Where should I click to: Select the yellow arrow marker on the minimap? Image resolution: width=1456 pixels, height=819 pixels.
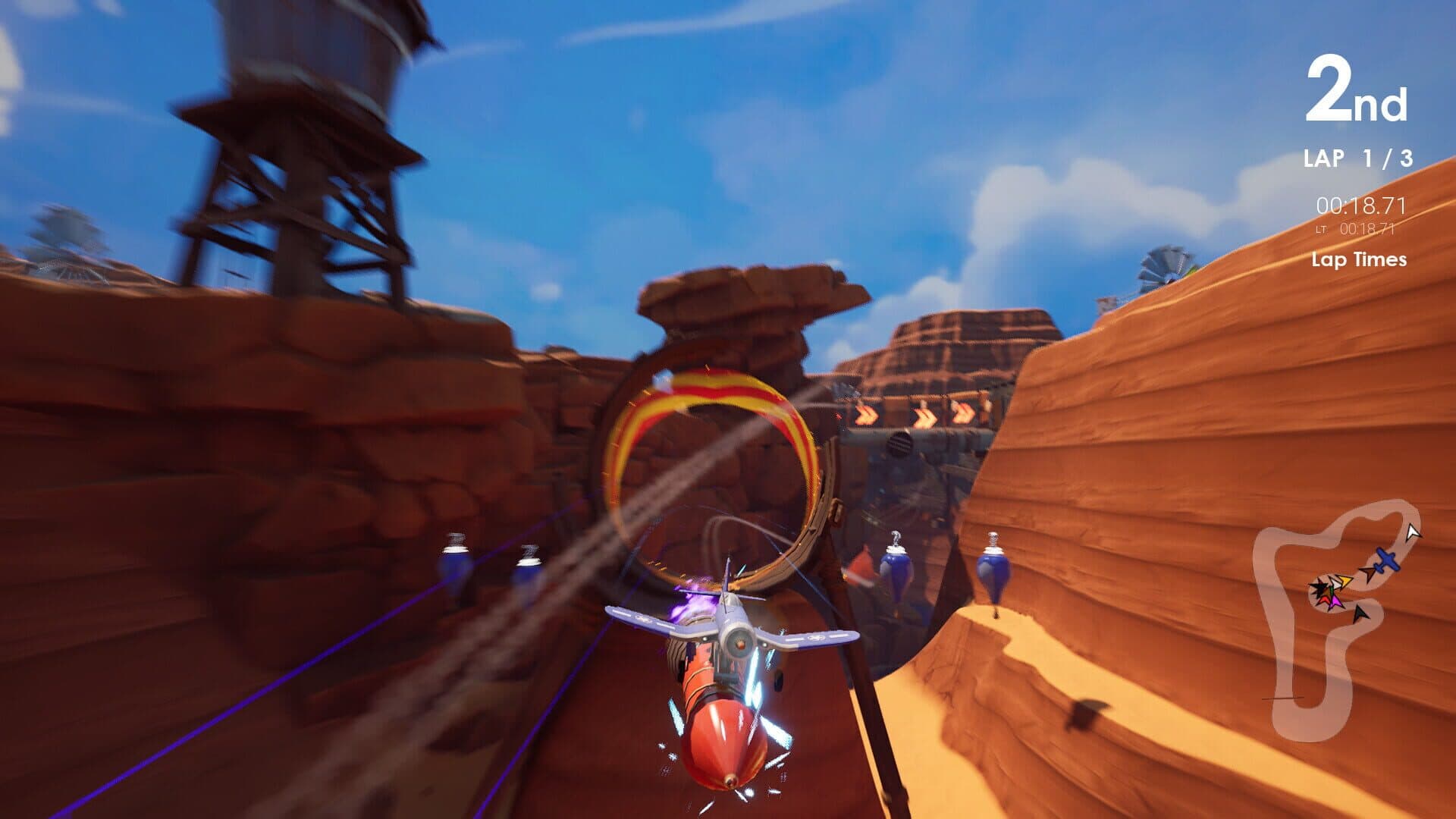(1344, 581)
